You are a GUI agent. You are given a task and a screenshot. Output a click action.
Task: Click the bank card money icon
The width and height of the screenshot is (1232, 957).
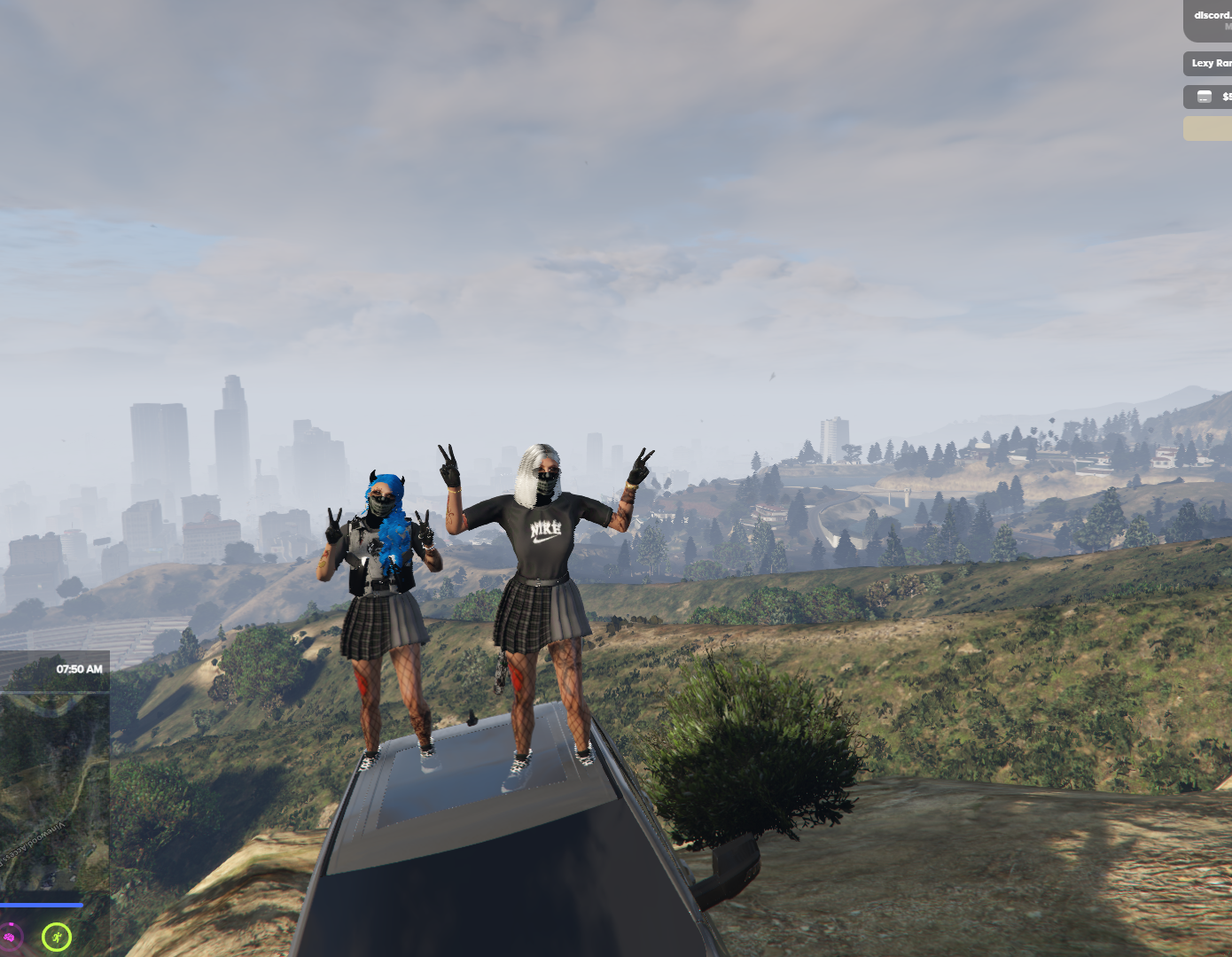click(x=1205, y=97)
